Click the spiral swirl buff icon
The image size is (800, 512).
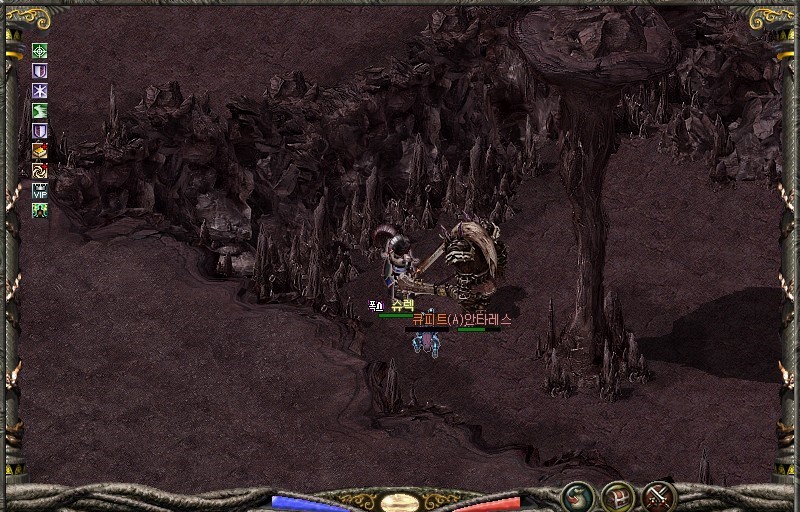point(40,170)
